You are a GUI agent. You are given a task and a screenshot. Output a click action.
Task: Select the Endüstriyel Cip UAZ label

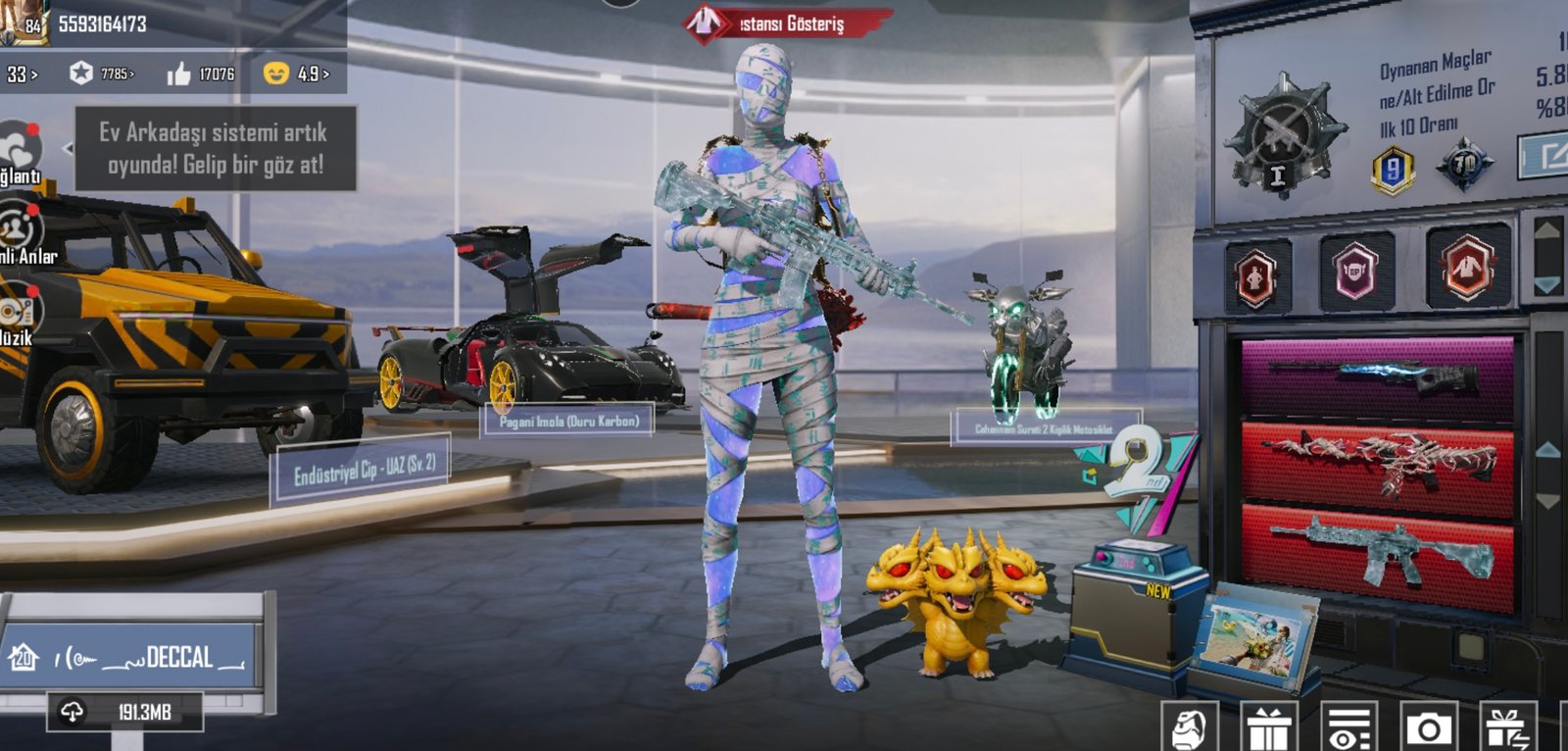[364, 471]
